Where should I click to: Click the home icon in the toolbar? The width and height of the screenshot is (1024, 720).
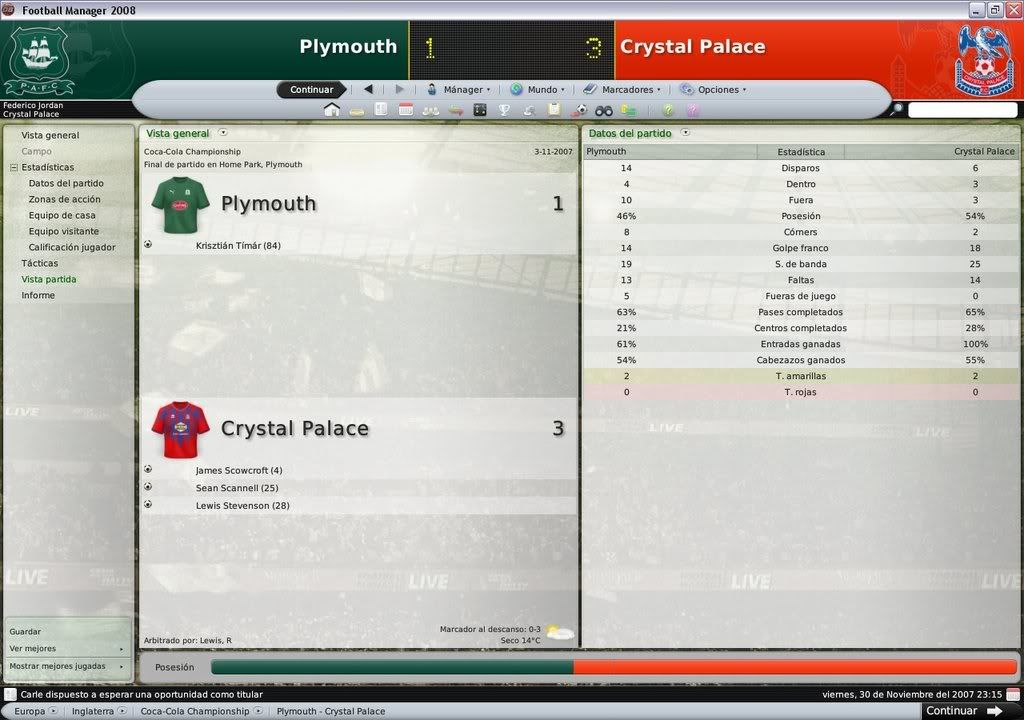coord(332,110)
